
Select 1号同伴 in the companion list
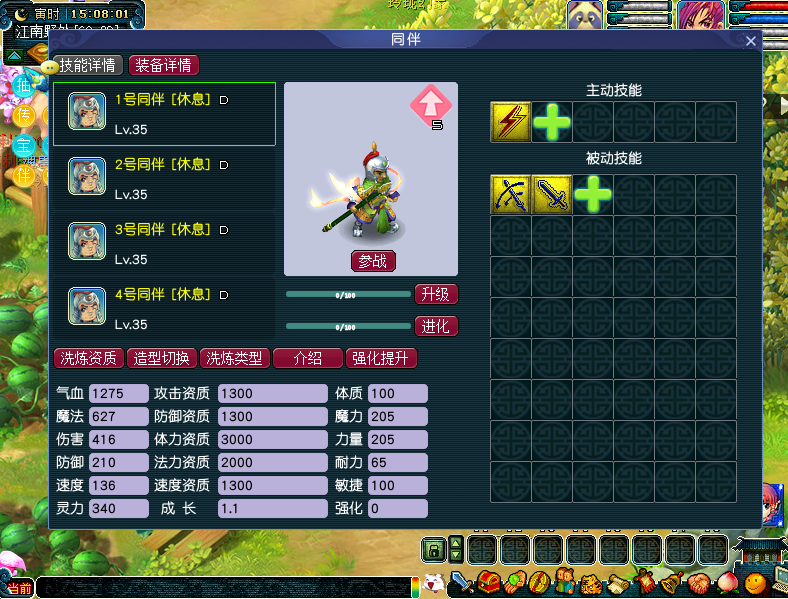pos(164,114)
